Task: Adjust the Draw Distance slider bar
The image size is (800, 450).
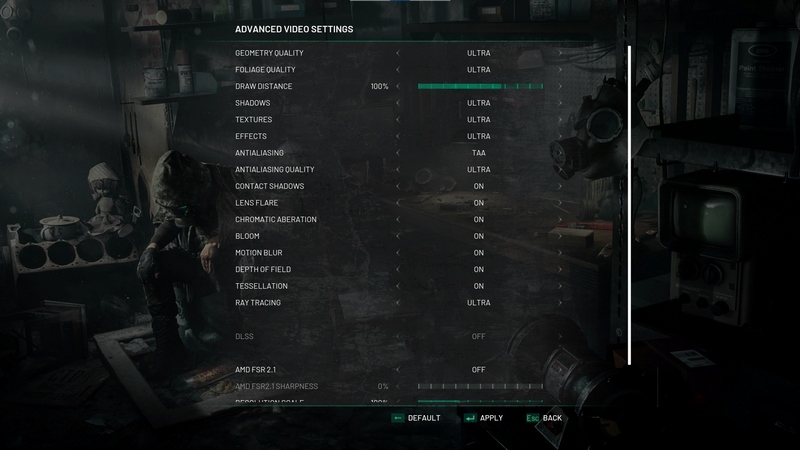Action: [480, 87]
